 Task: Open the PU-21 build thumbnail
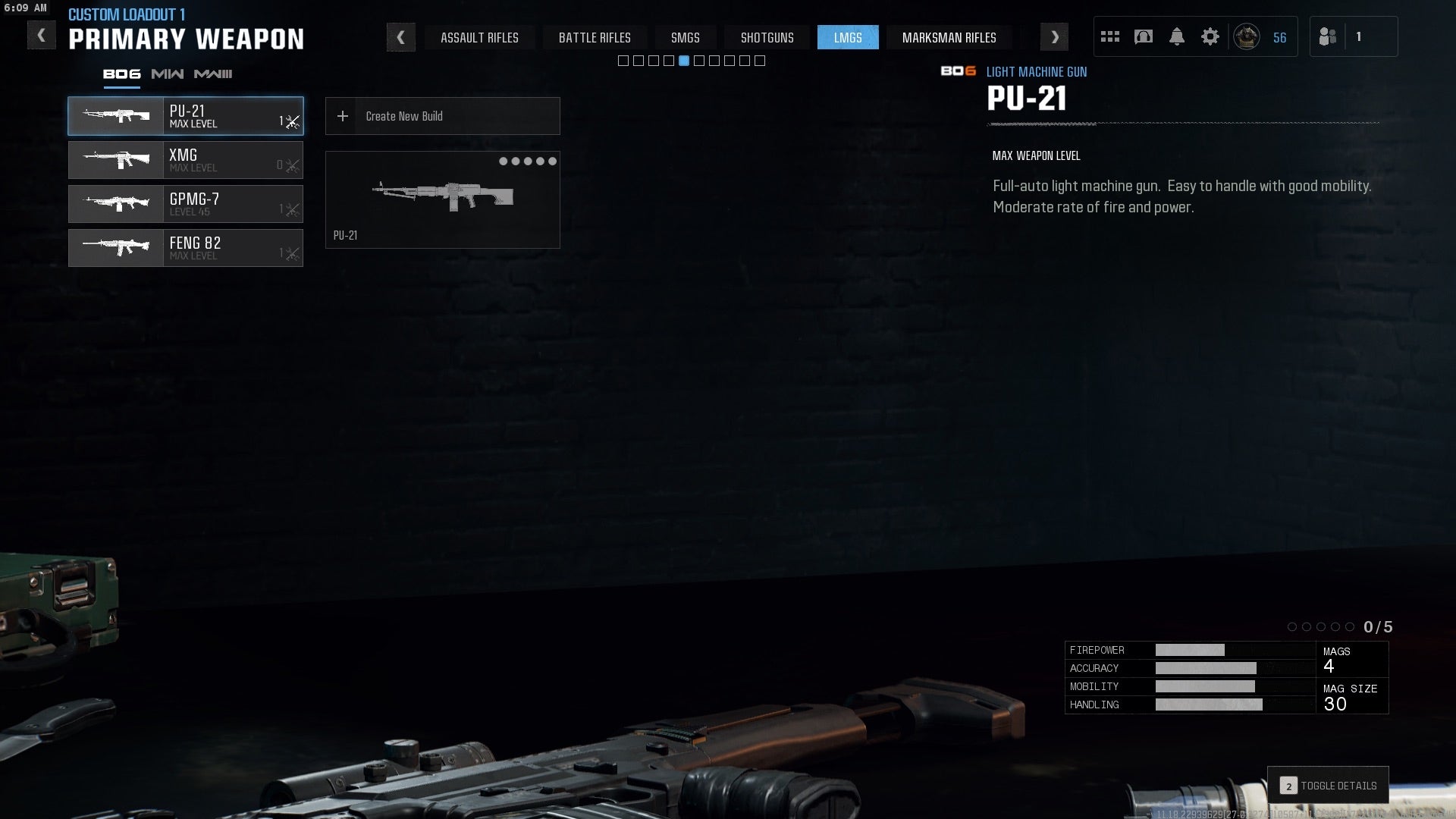pos(442,199)
